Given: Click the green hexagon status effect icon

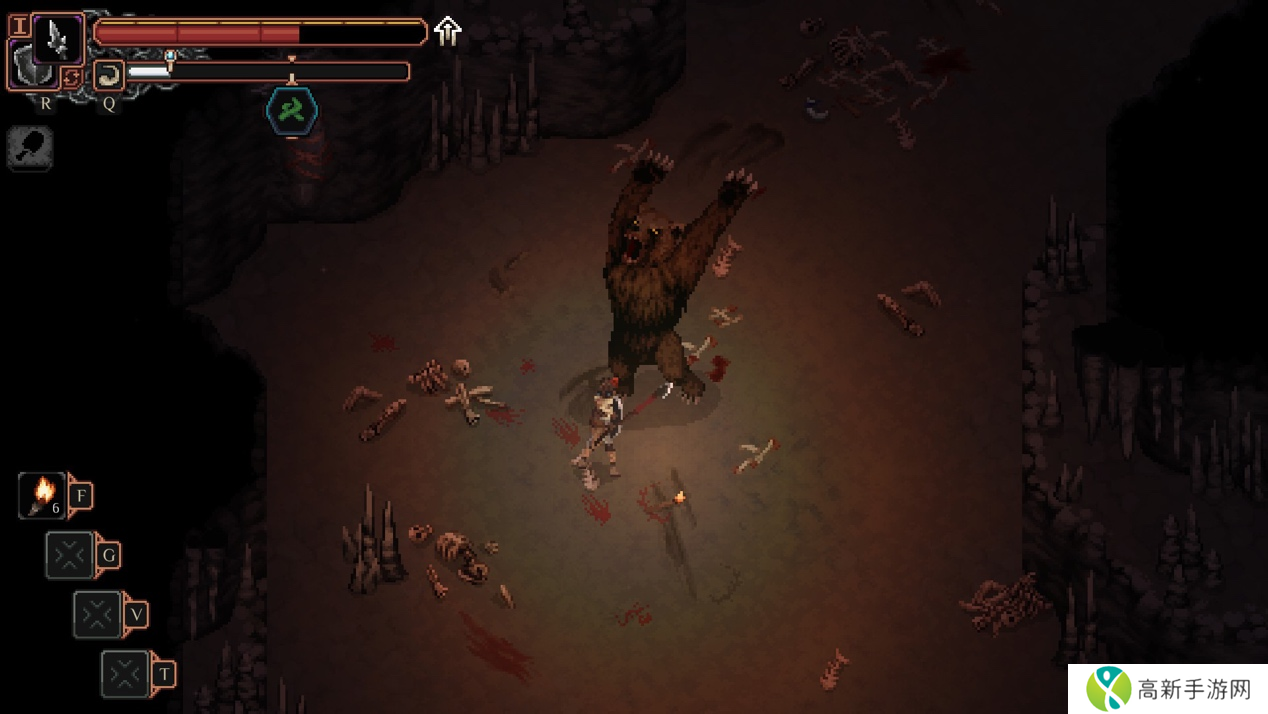Looking at the screenshot, I should [292, 111].
